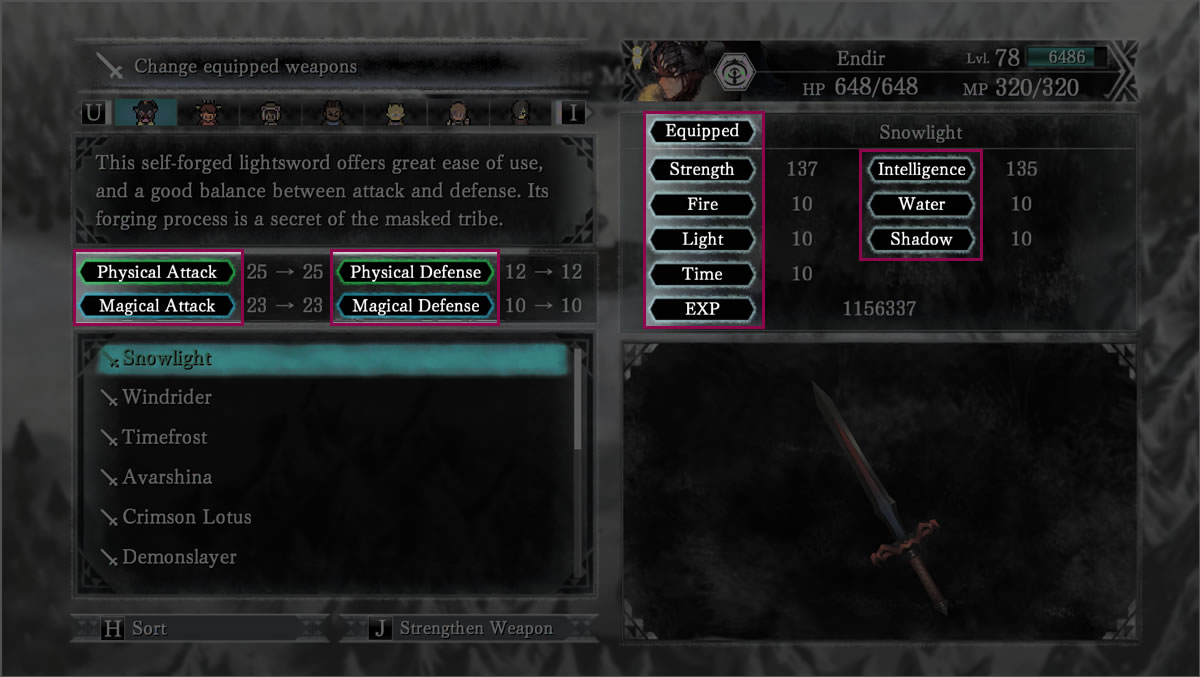This screenshot has height=677, width=1200.
Task: Open the Strengthen Weapon option
Action: tap(475, 628)
